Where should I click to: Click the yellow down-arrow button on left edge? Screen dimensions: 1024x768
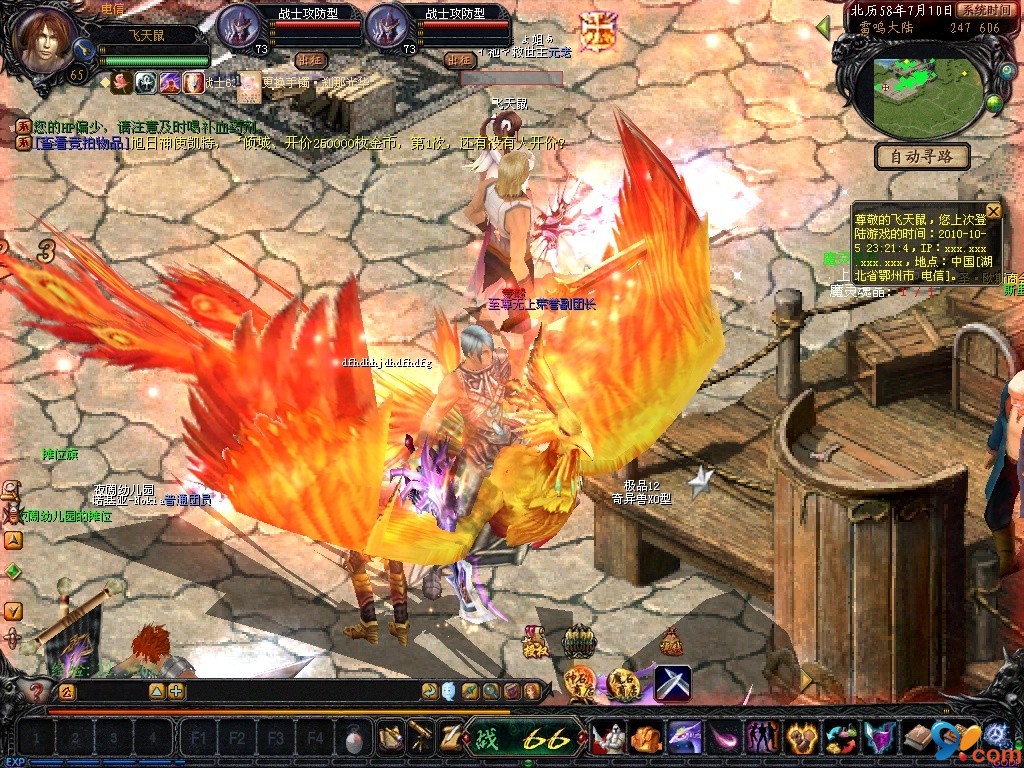13,610
